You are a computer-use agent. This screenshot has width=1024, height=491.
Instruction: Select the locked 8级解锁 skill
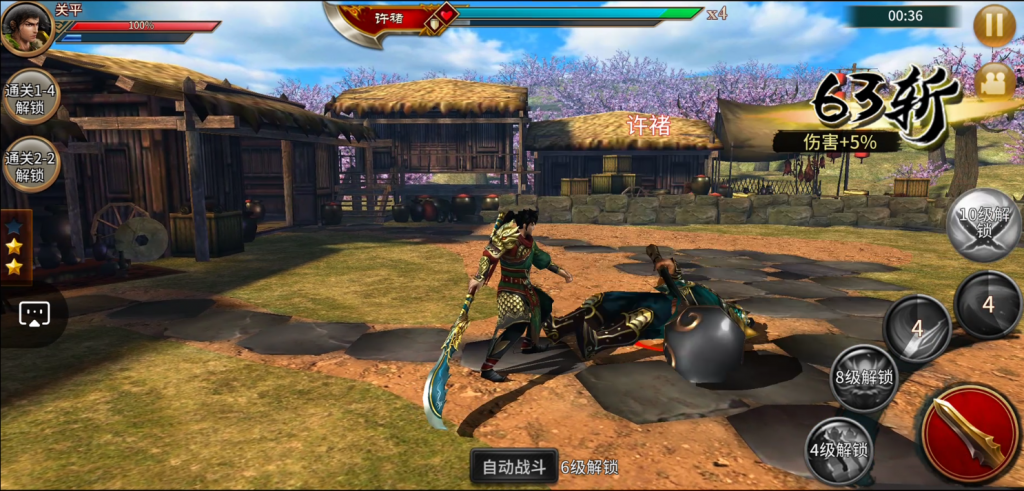coord(864,377)
